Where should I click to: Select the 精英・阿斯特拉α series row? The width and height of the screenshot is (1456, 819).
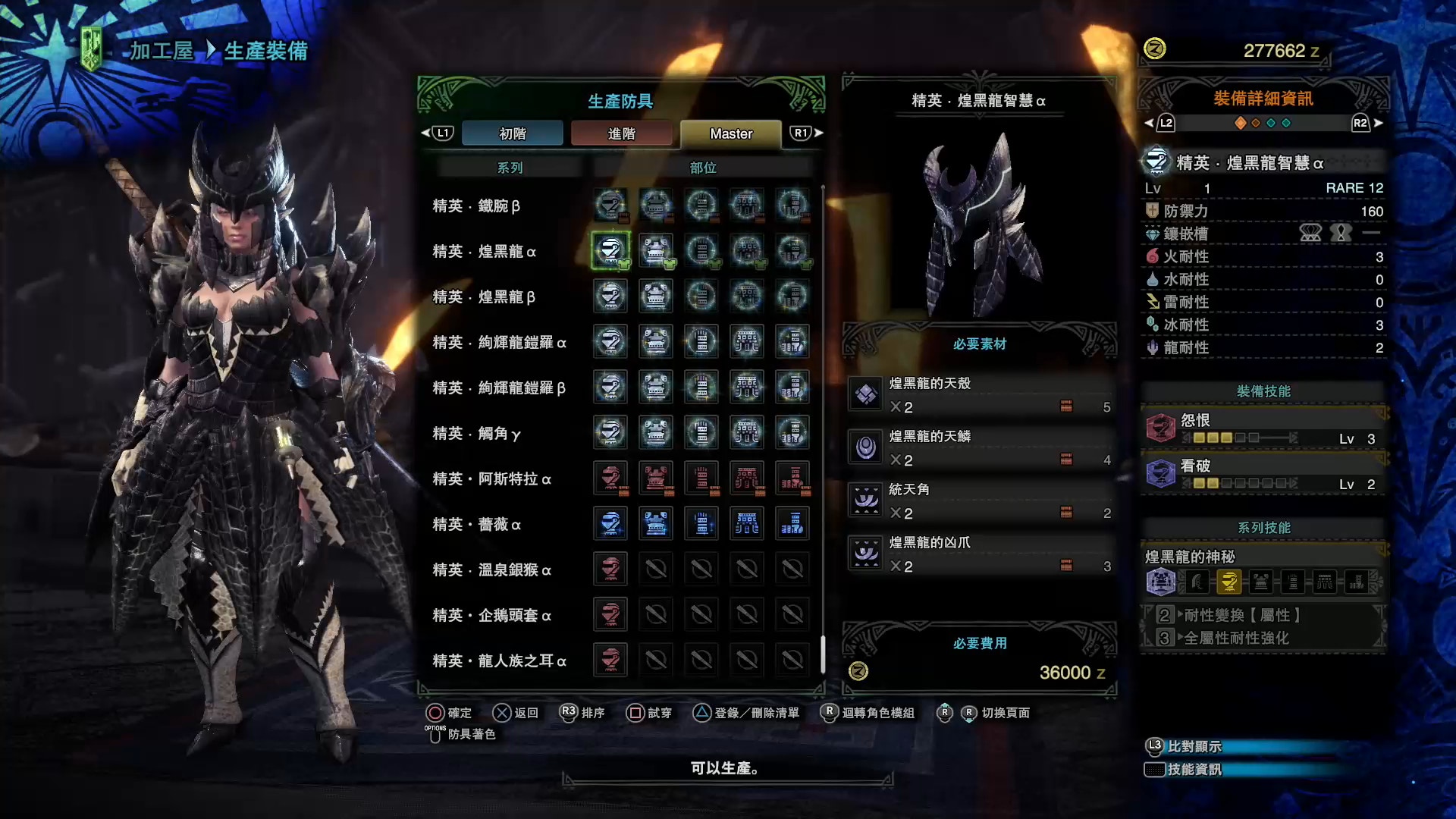(491, 479)
